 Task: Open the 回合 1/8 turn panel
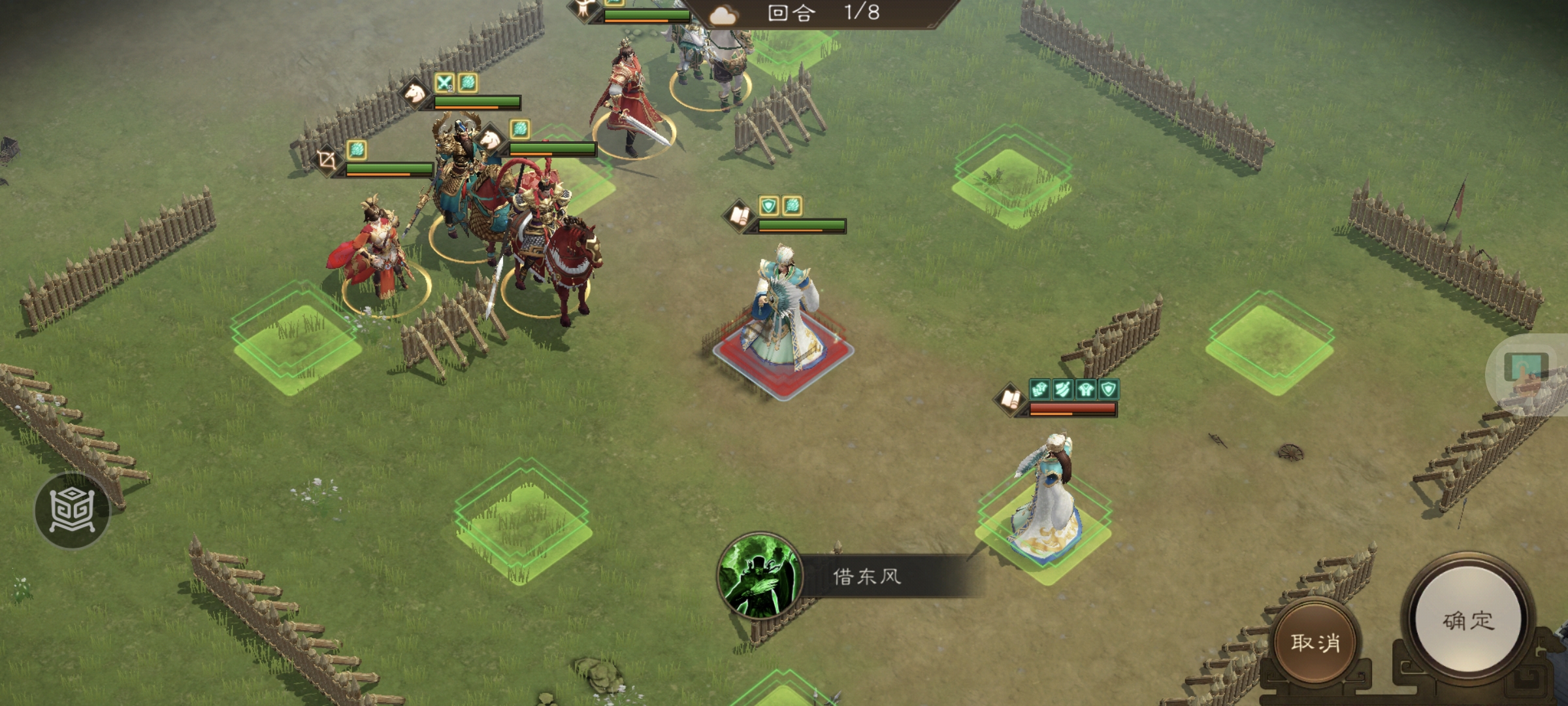point(820,14)
